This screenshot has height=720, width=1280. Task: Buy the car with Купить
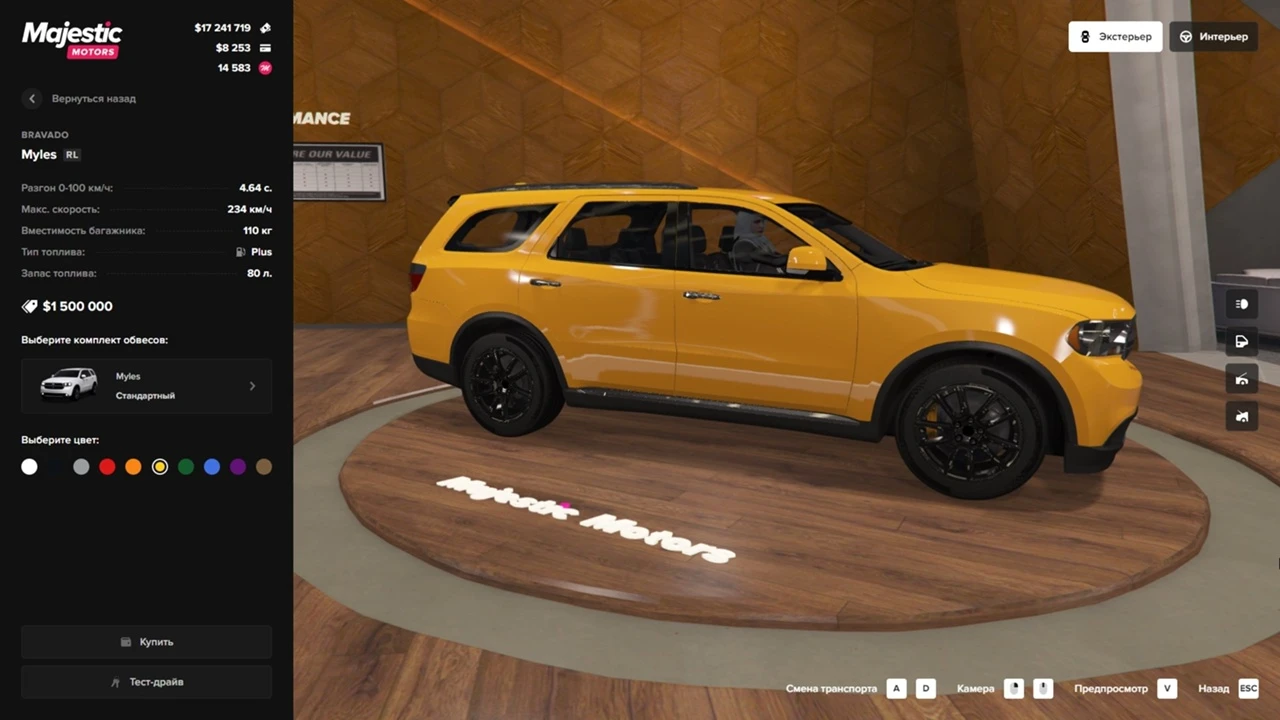pyautogui.click(x=146, y=642)
